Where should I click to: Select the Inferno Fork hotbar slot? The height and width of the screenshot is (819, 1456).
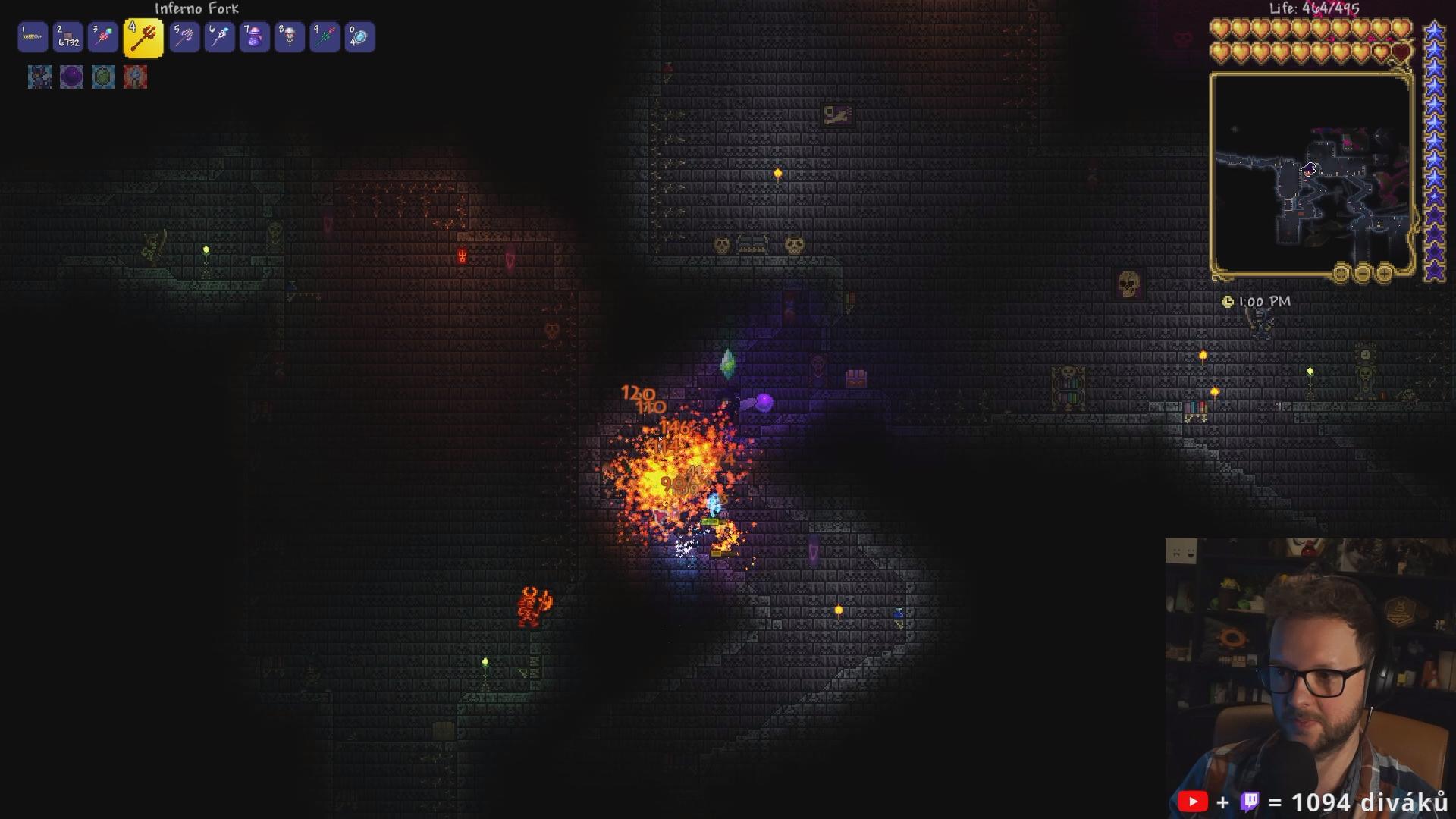coord(143,38)
